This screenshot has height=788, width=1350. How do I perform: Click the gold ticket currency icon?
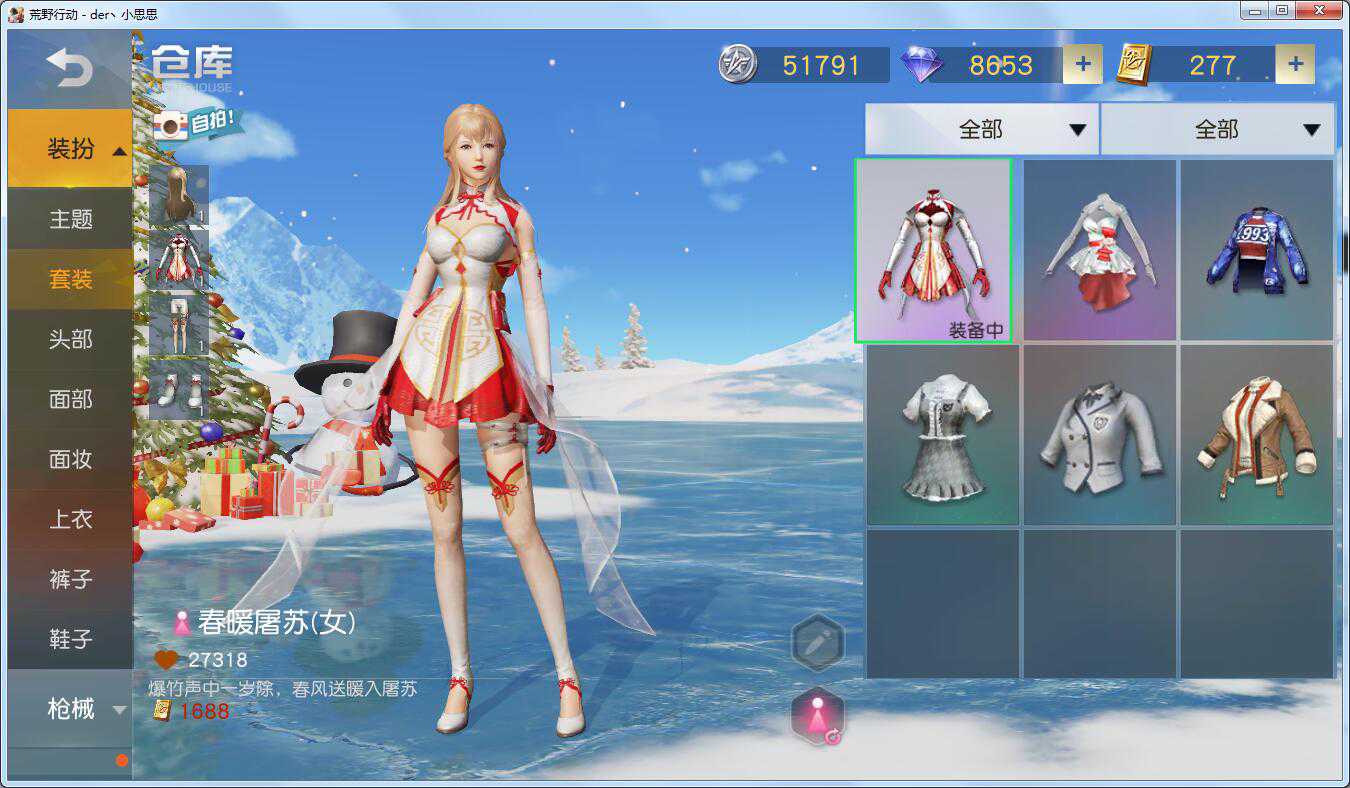[x=1135, y=64]
